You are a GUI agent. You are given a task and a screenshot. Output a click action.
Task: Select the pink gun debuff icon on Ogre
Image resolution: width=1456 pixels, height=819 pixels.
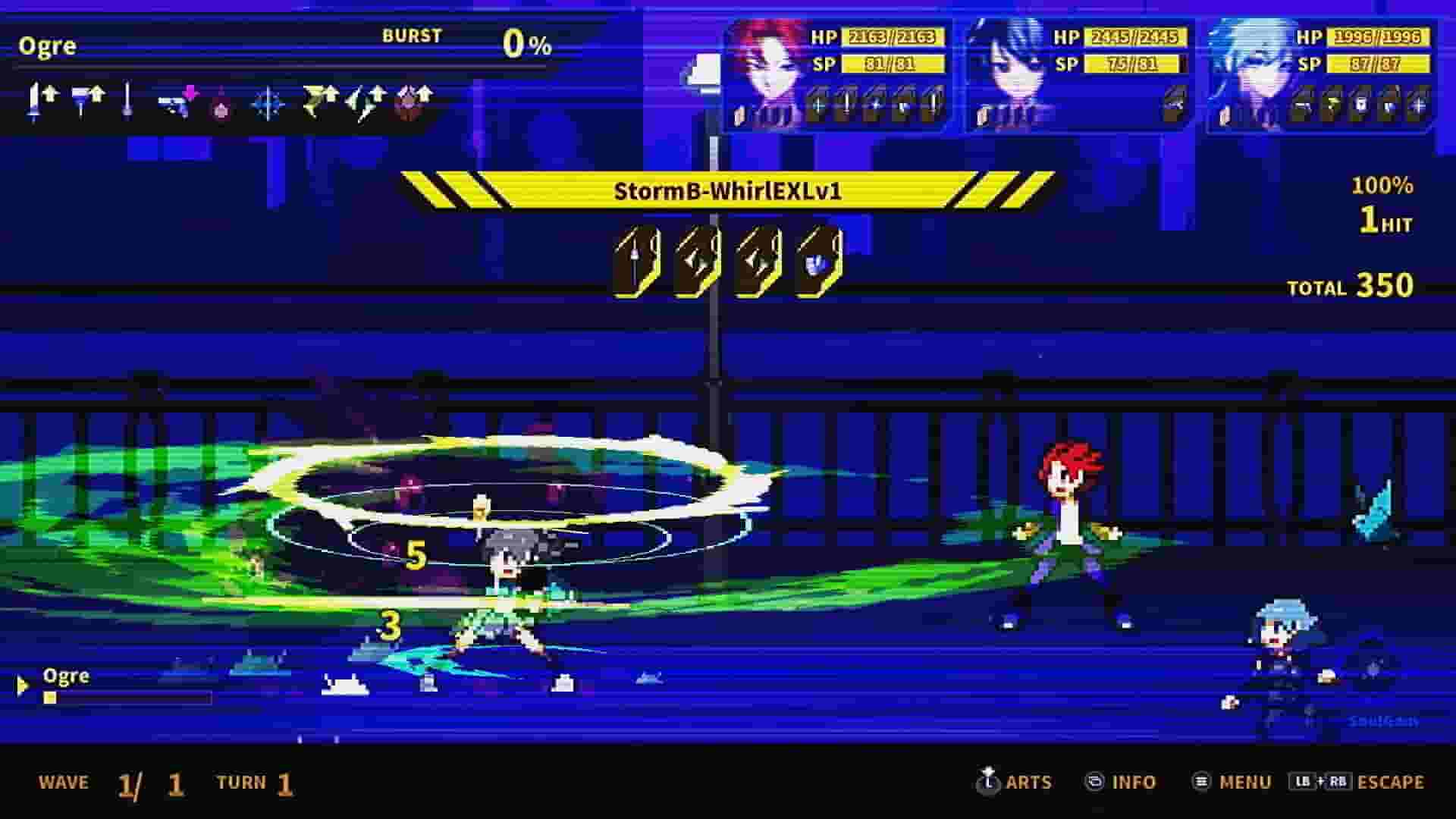click(x=178, y=99)
